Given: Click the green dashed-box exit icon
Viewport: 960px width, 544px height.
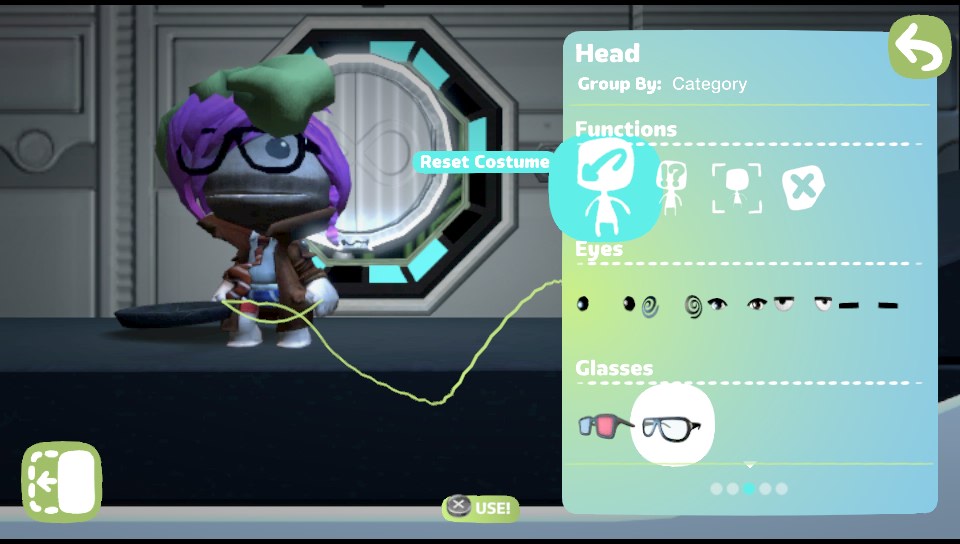Looking at the screenshot, I should click(x=62, y=481).
